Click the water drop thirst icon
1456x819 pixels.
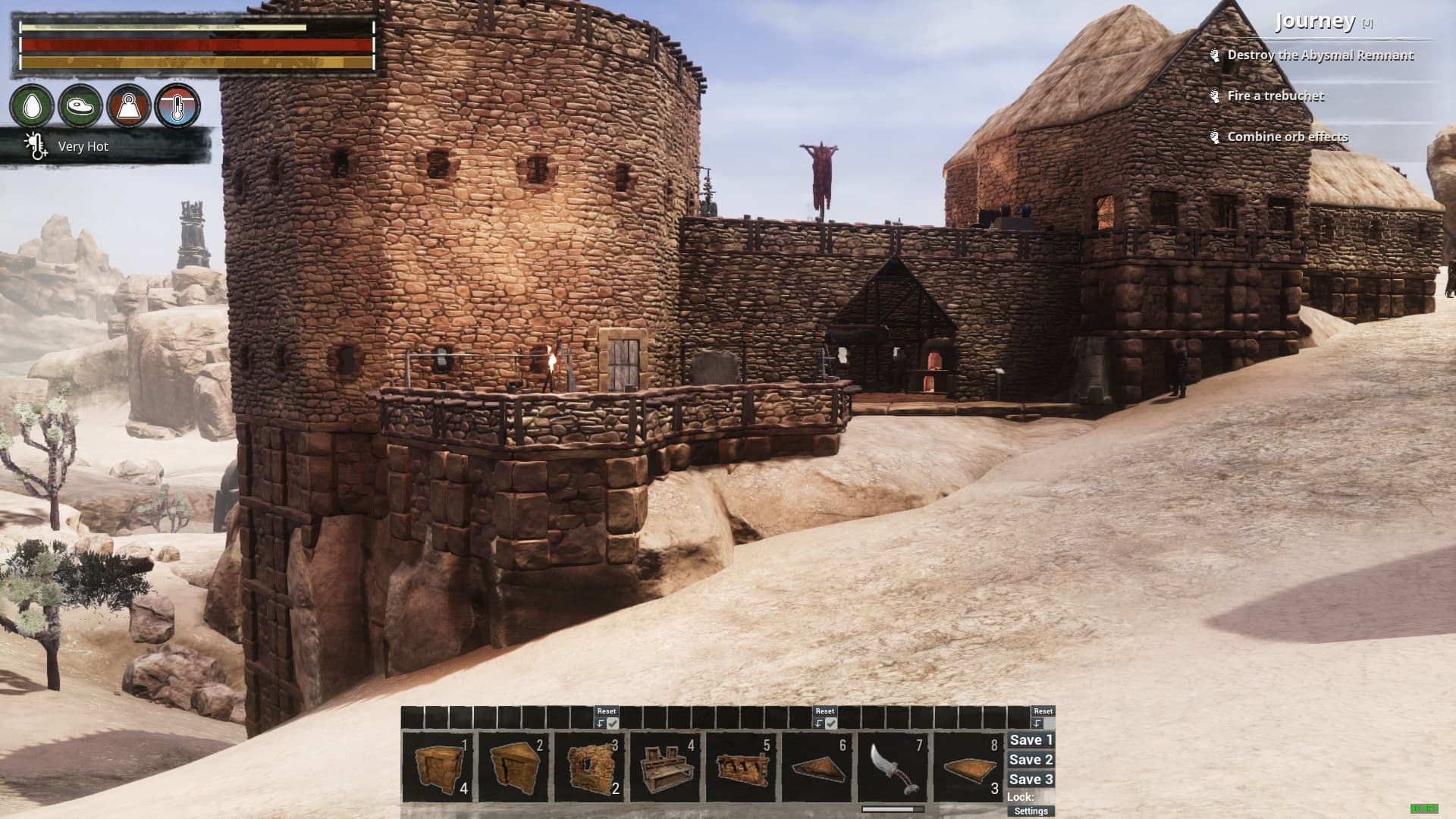coord(32,105)
